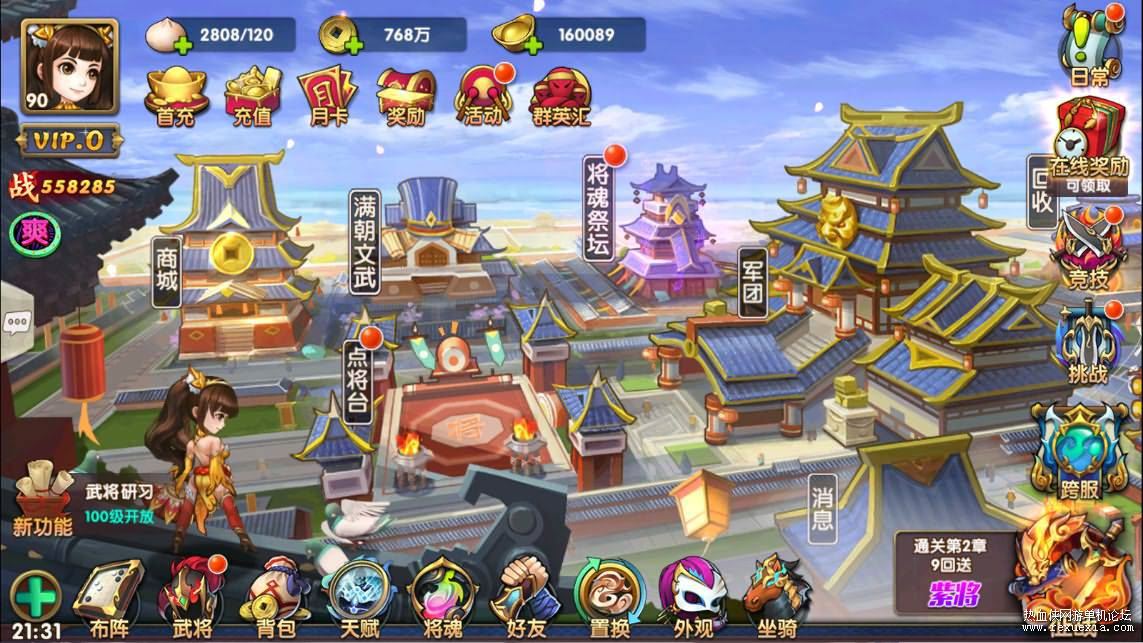This screenshot has width=1143, height=643.
Task: Enter the 商城 shop building
Action: (167, 268)
